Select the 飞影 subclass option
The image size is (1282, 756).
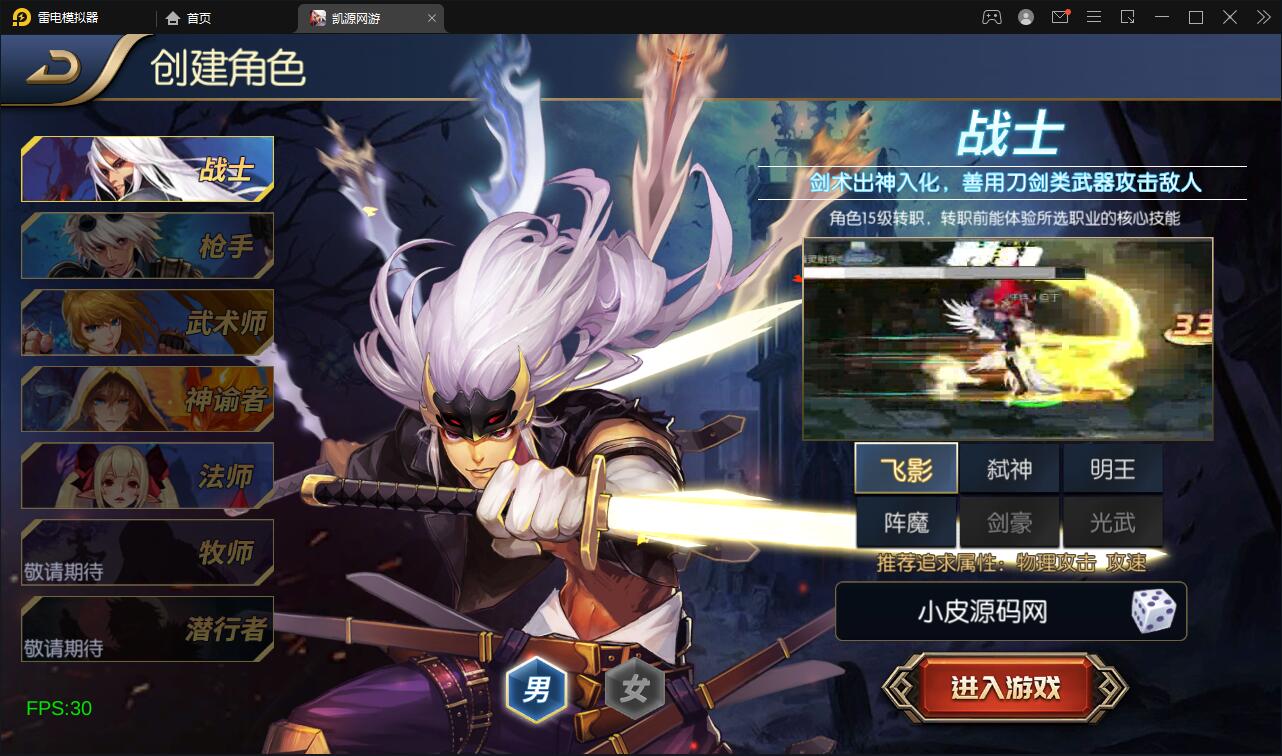point(906,467)
